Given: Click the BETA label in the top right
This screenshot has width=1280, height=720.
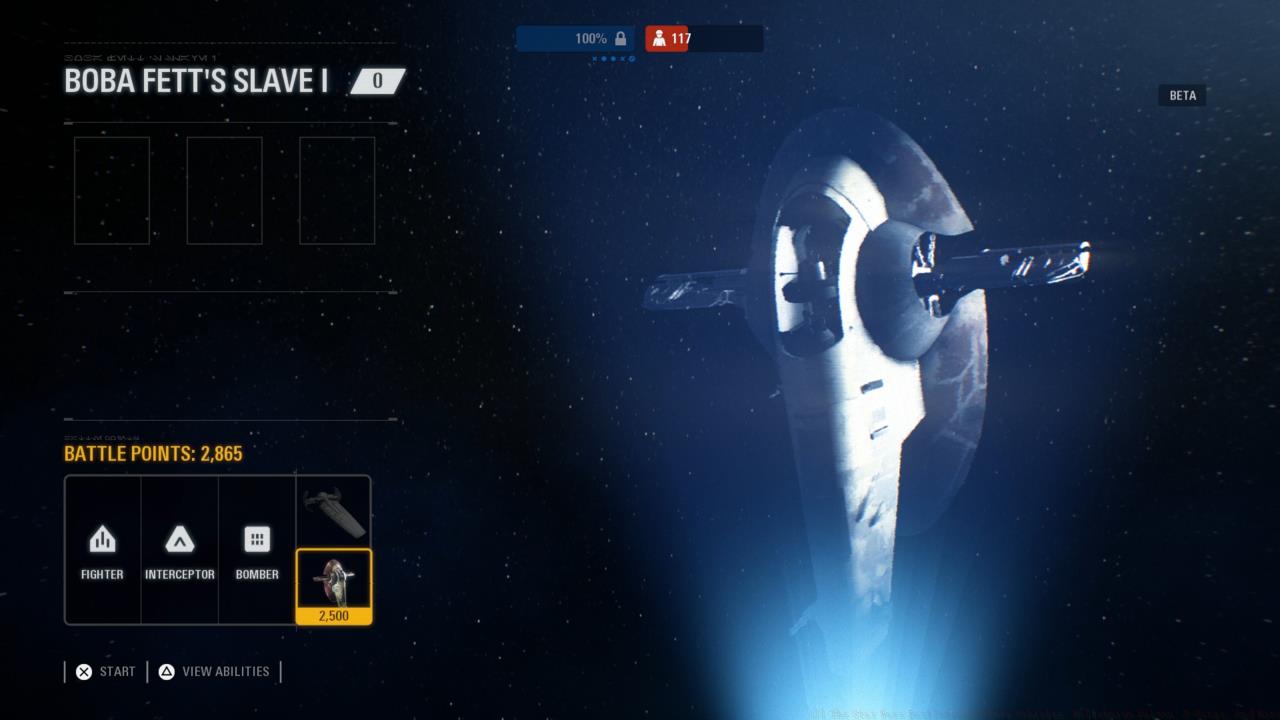Looking at the screenshot, I should [1182, 95].
